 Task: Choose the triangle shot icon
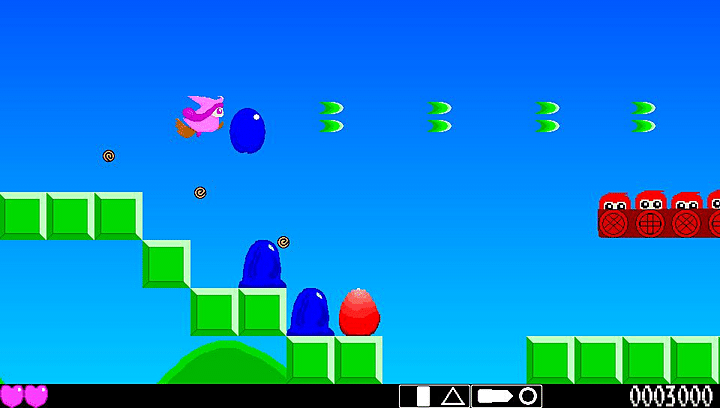tap(453, 396)
